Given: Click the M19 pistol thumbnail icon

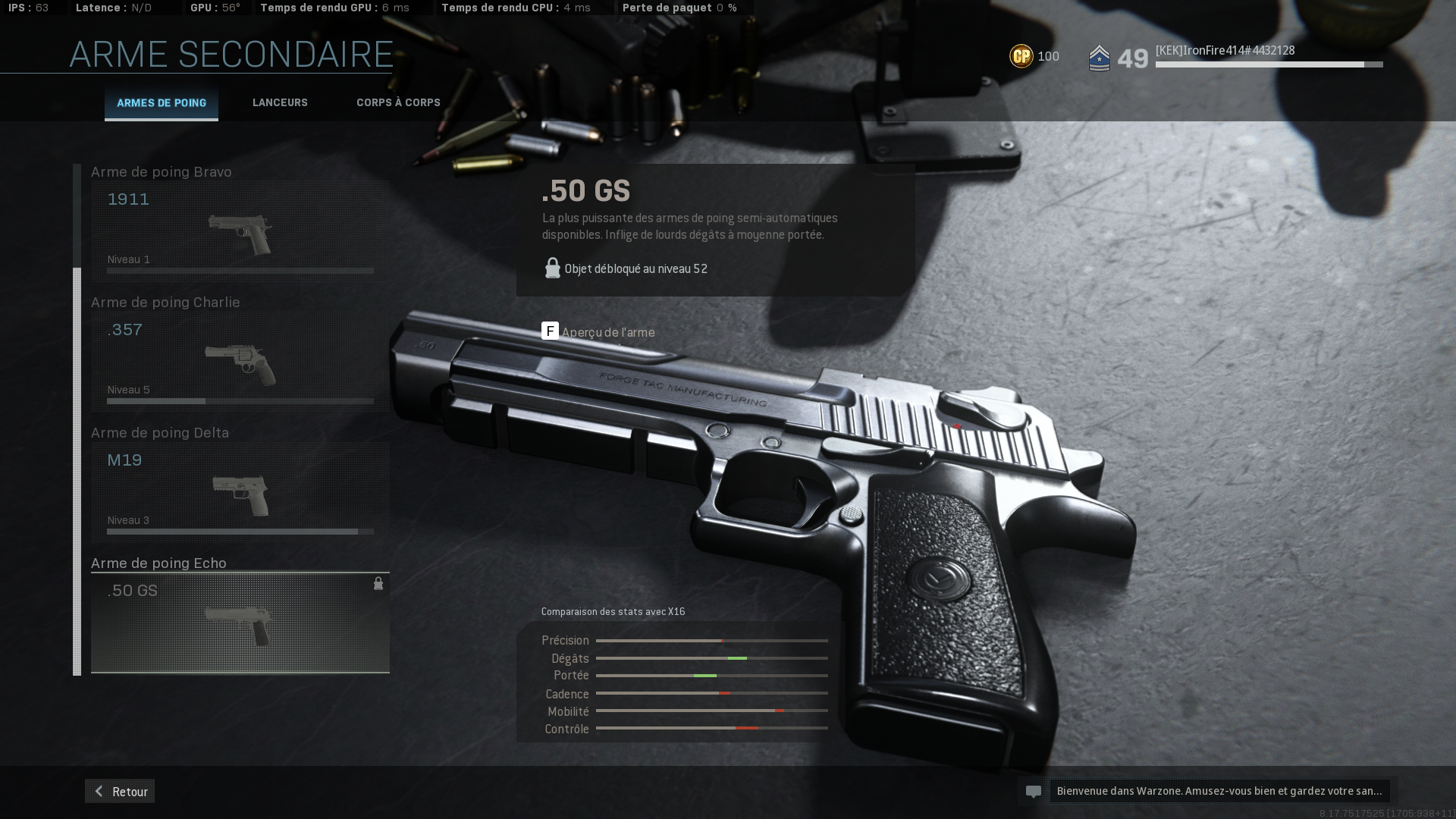Looking at the screenshot, I should pos(239,494).
